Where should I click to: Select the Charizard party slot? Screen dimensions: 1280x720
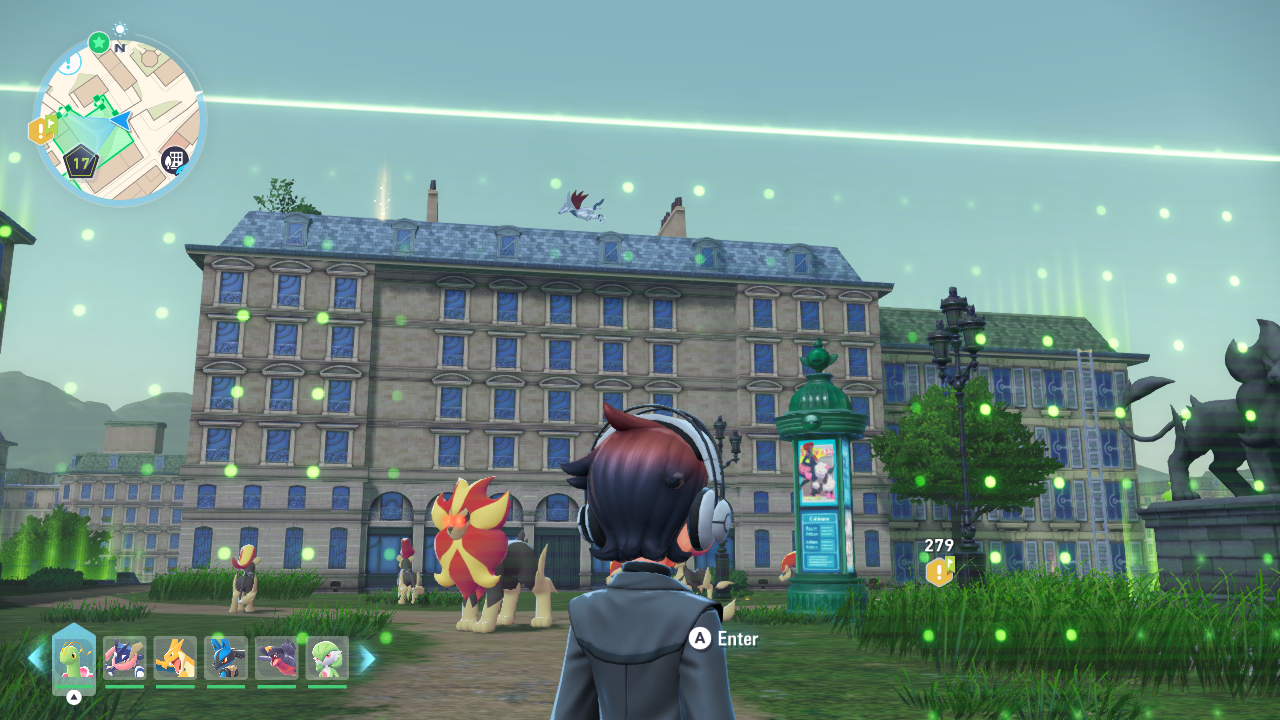point(175,657)
